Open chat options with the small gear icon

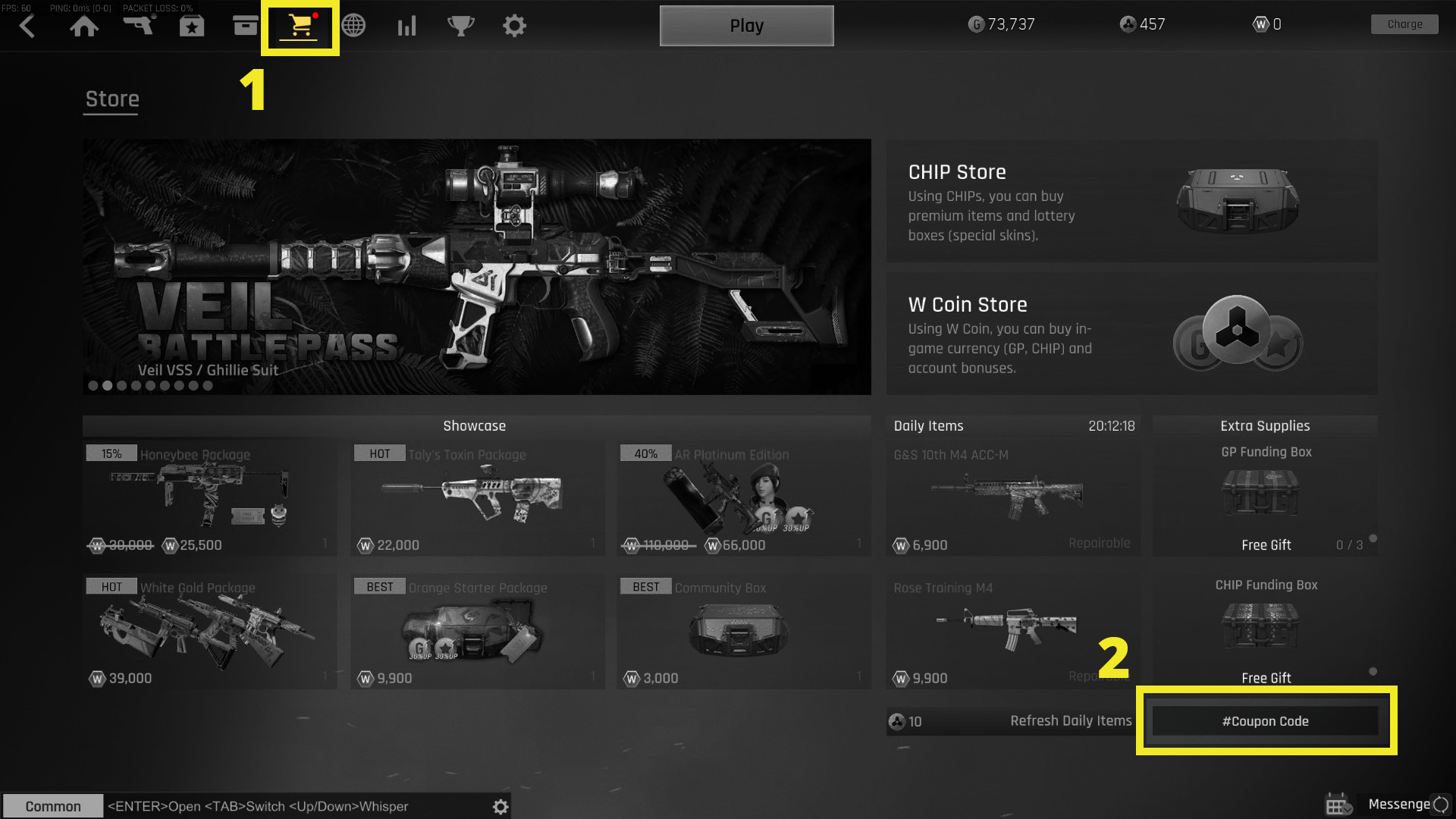[x=500, y=806]
